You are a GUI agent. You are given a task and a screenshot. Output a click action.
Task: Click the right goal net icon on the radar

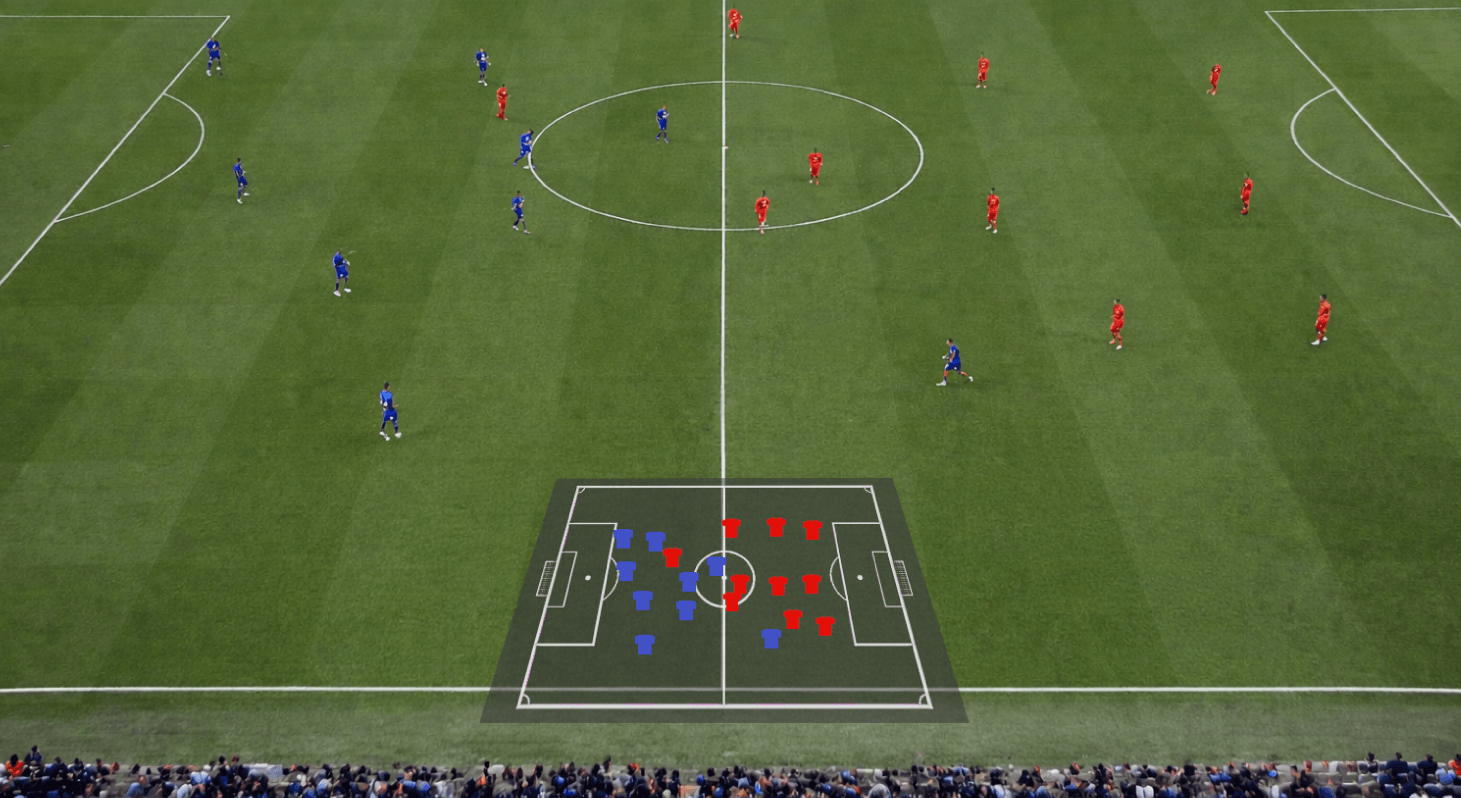coord(901,577)
